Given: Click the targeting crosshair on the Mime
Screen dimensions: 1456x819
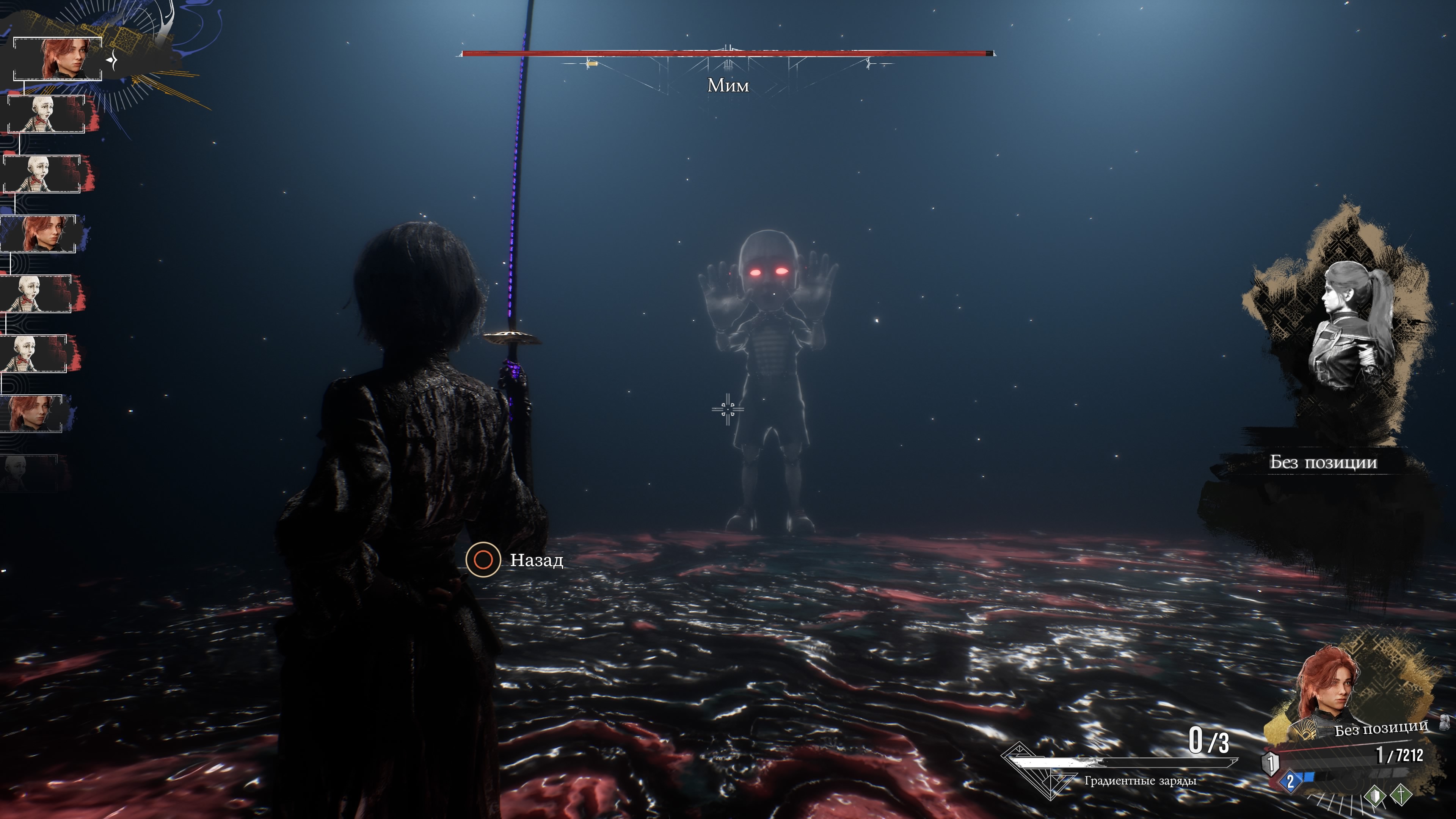Looking at the screenshot, I should coord(728,409).
